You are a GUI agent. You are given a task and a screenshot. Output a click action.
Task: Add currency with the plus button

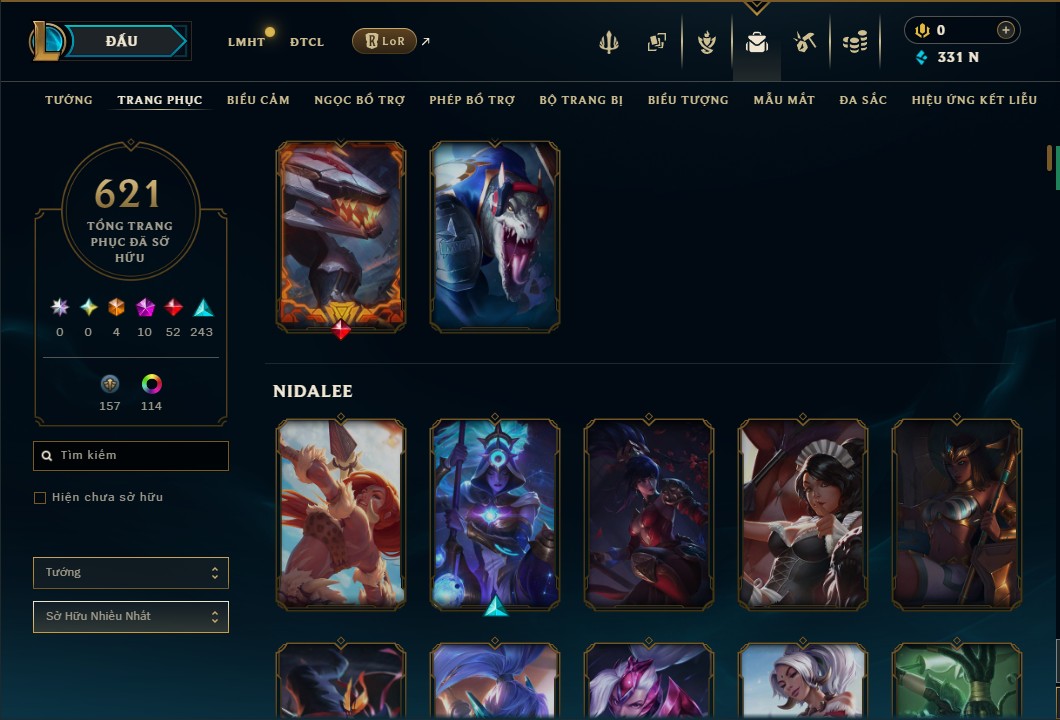(x=1005, y=30)
